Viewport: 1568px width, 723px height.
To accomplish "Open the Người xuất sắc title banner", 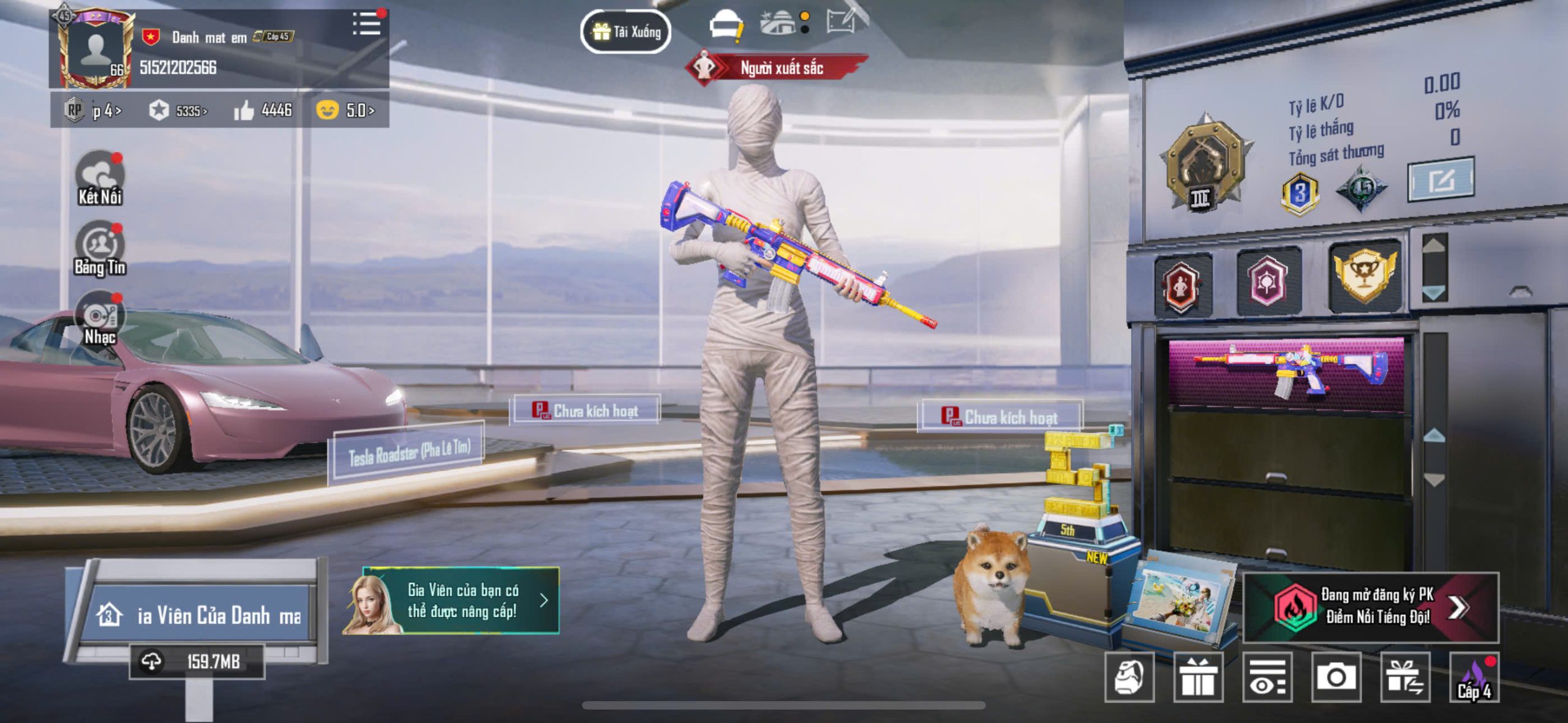I will point(778,68).
